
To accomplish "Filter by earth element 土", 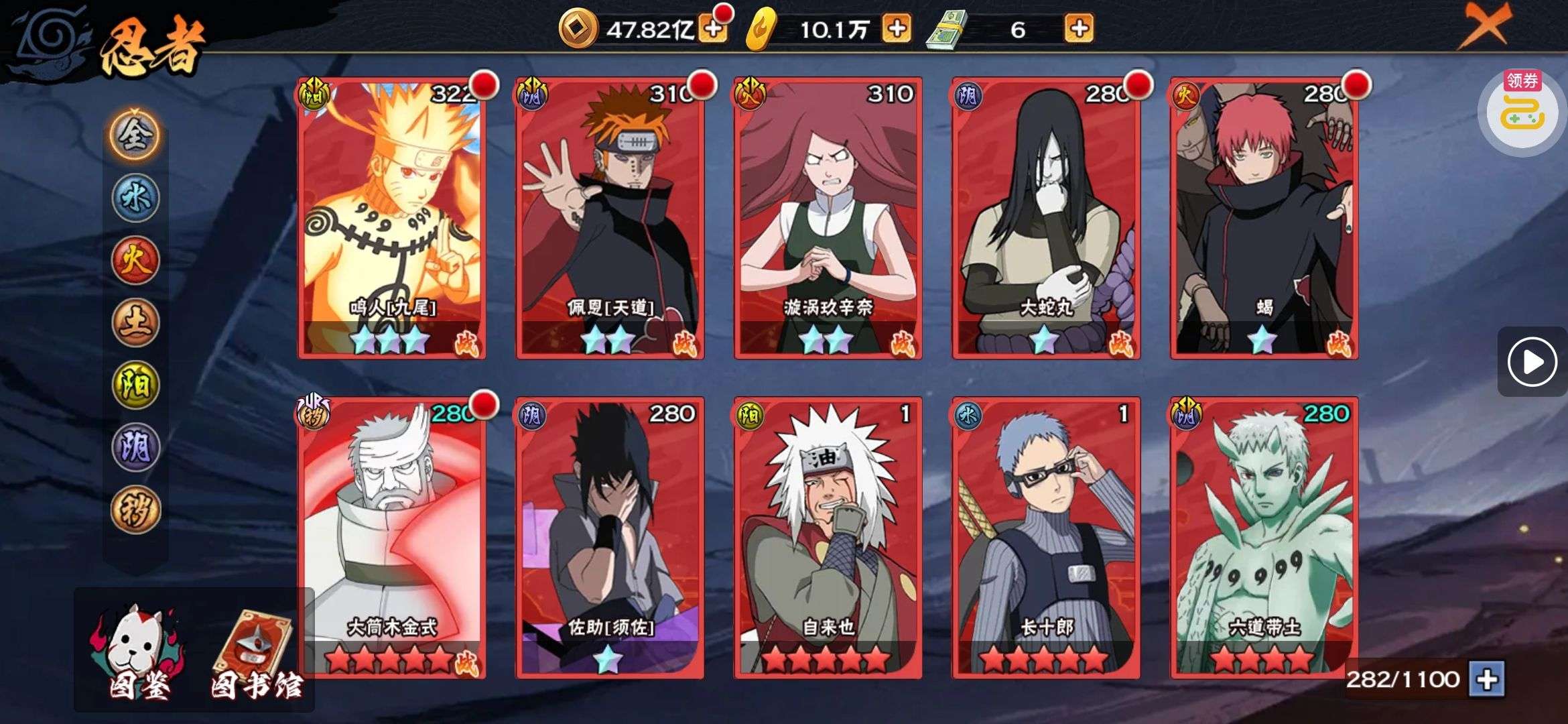I will (x=135, y=322).
